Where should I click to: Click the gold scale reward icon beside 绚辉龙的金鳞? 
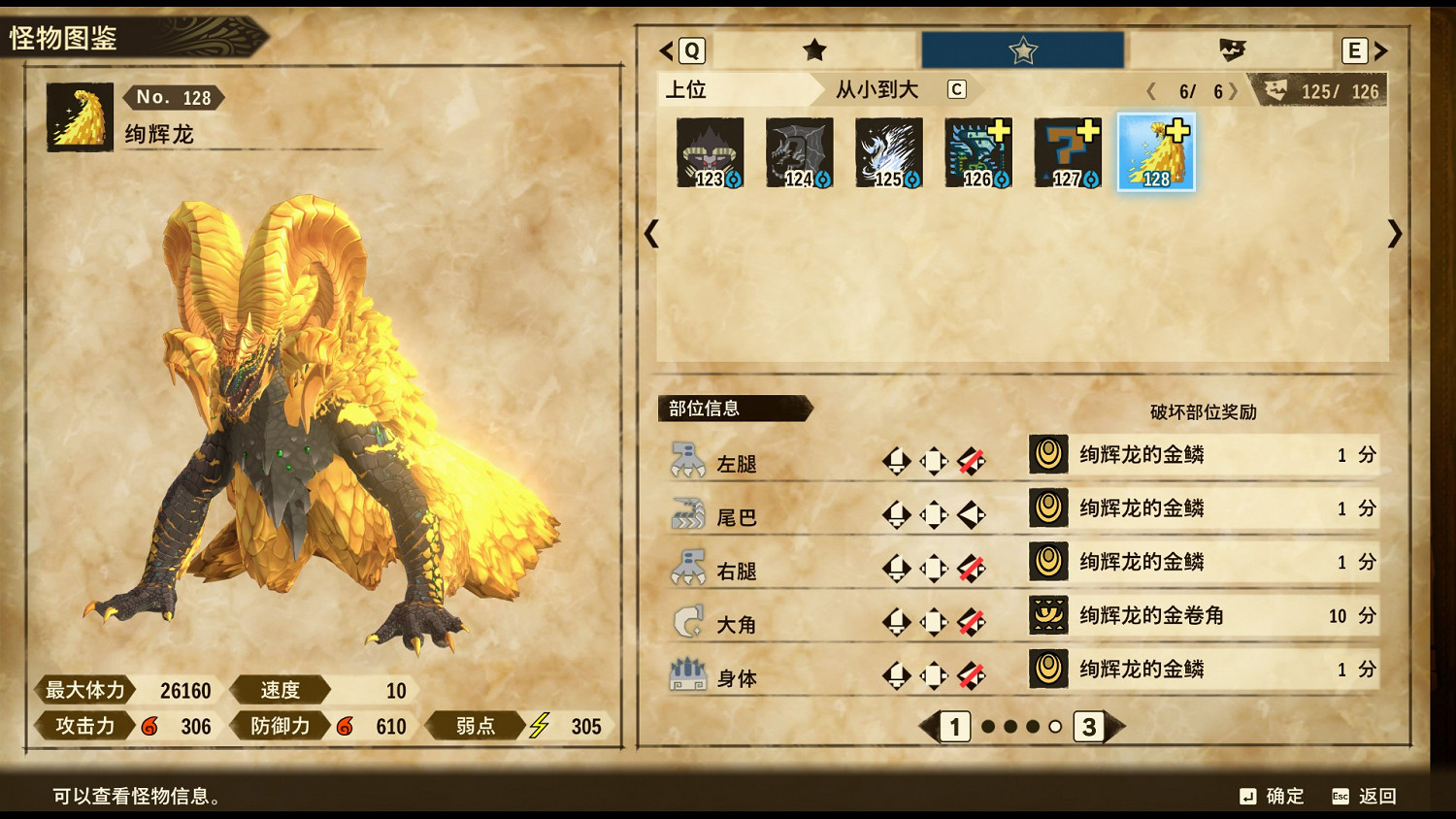(x=1047, y=454)
